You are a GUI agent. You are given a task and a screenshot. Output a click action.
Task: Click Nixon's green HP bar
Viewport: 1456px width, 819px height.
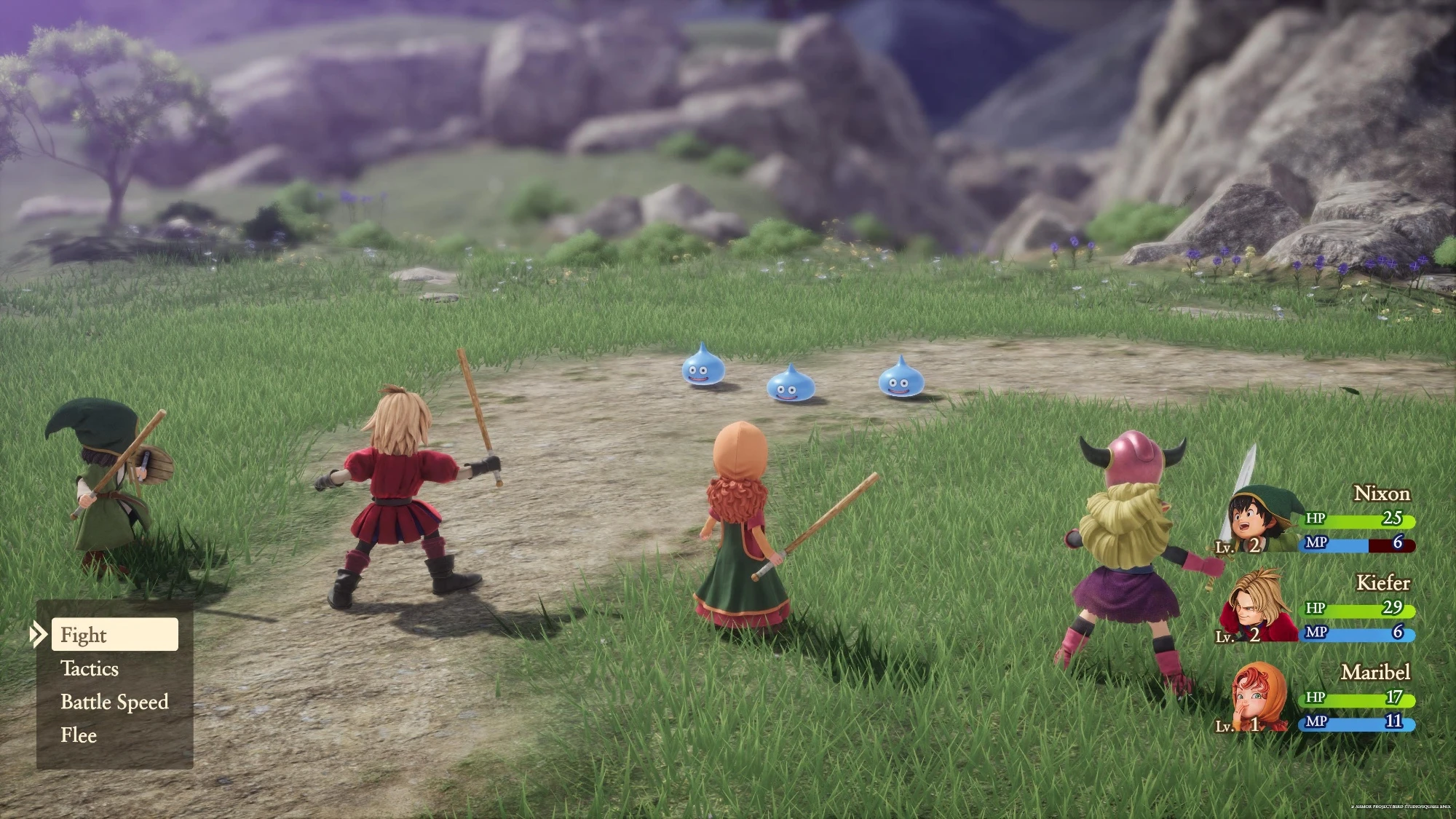coord(1369,521)
